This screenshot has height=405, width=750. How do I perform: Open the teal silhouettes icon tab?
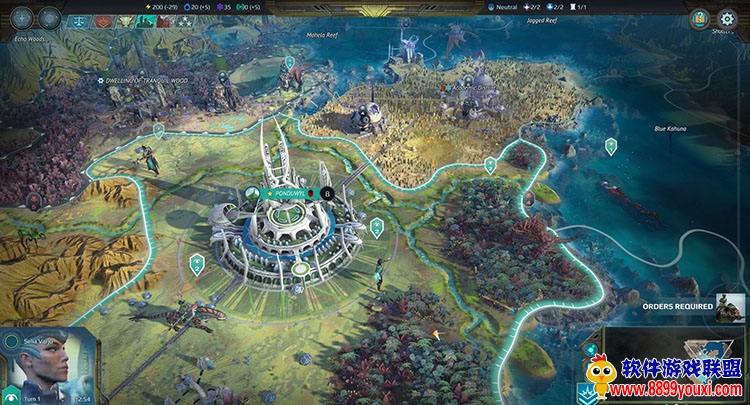143,20
